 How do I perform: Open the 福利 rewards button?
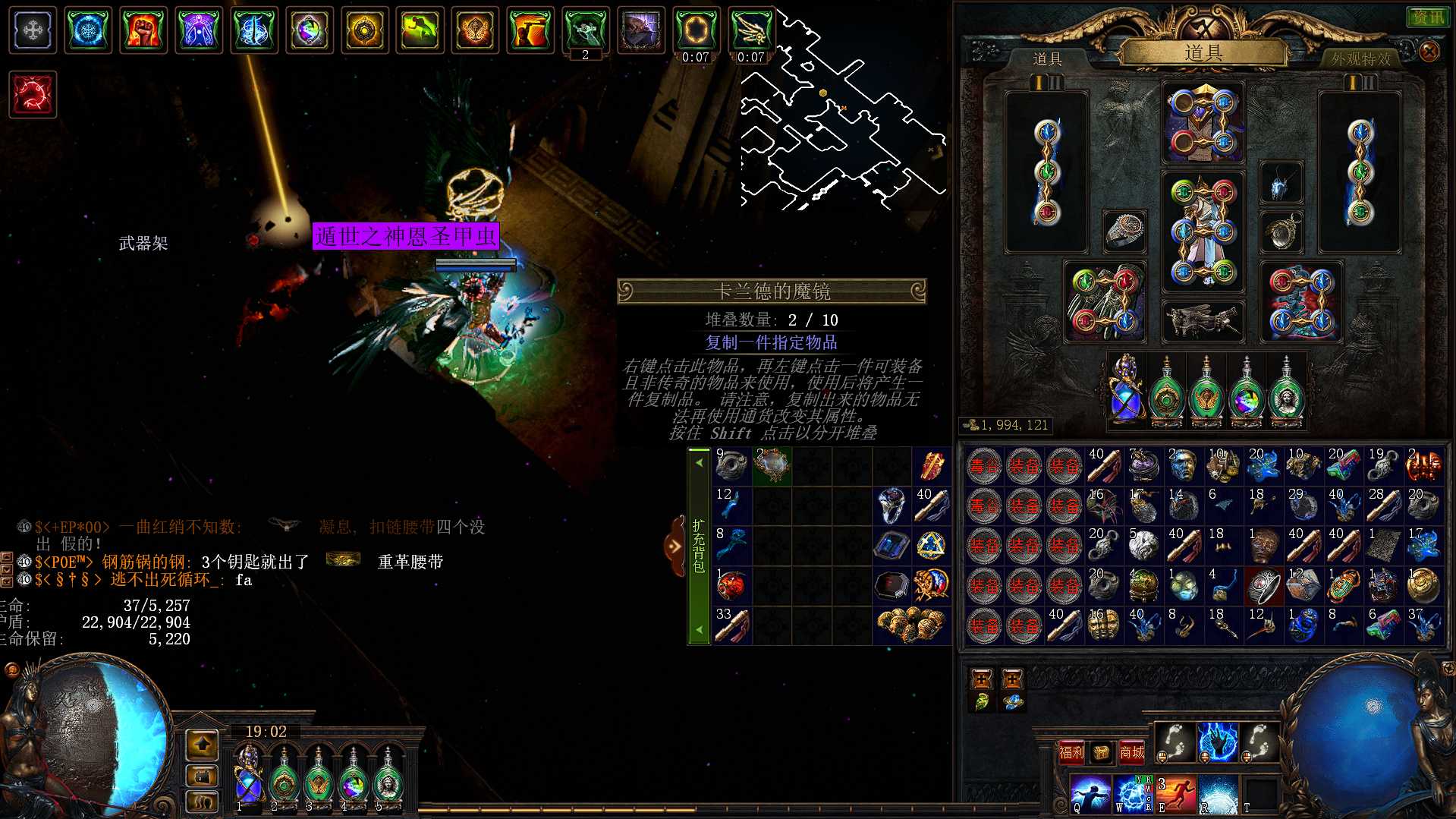point(1071,752)
